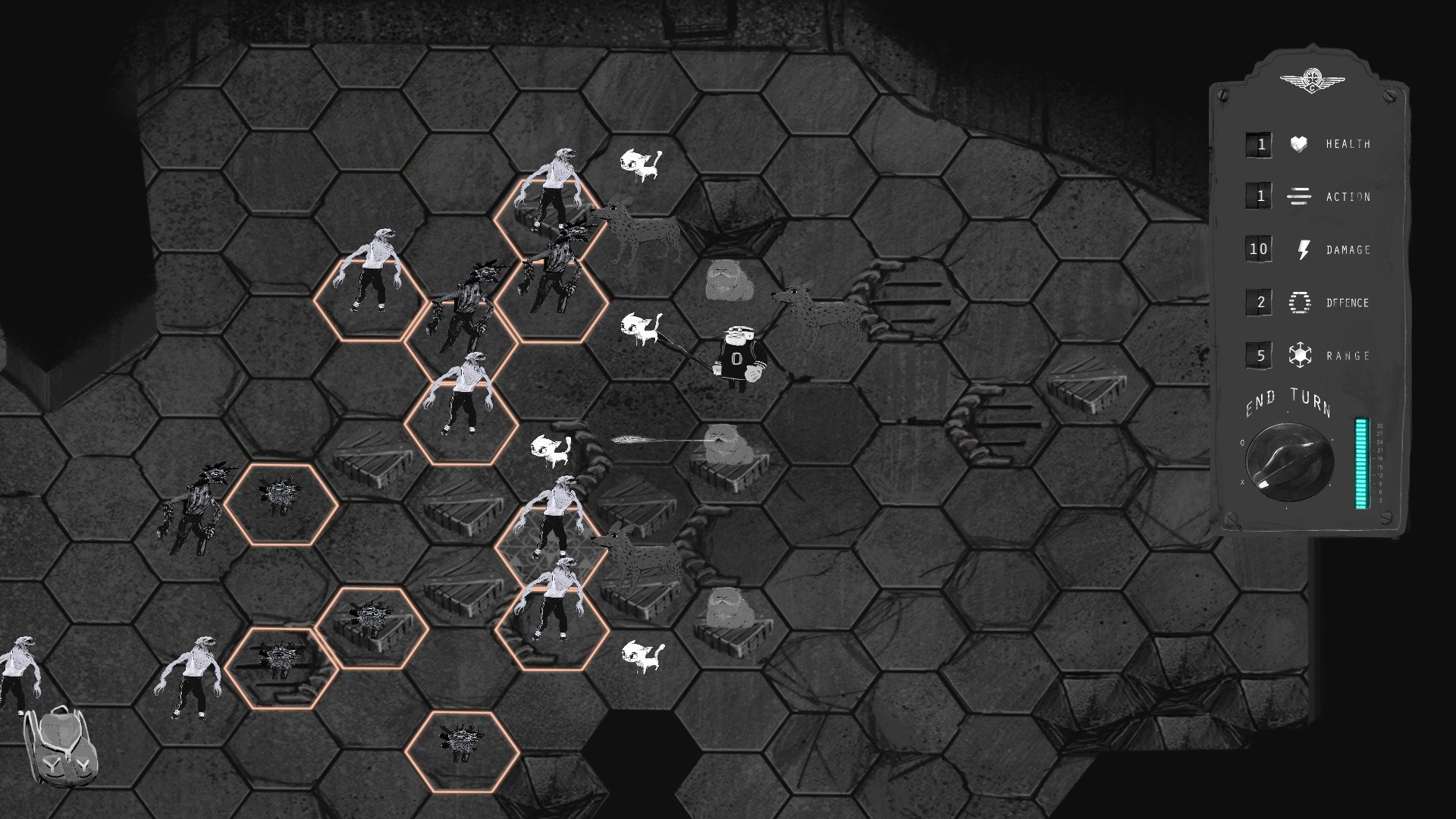Click the Defence stat icon
The height and width of the screenshot is (819, 1456).
point(1298,300)
